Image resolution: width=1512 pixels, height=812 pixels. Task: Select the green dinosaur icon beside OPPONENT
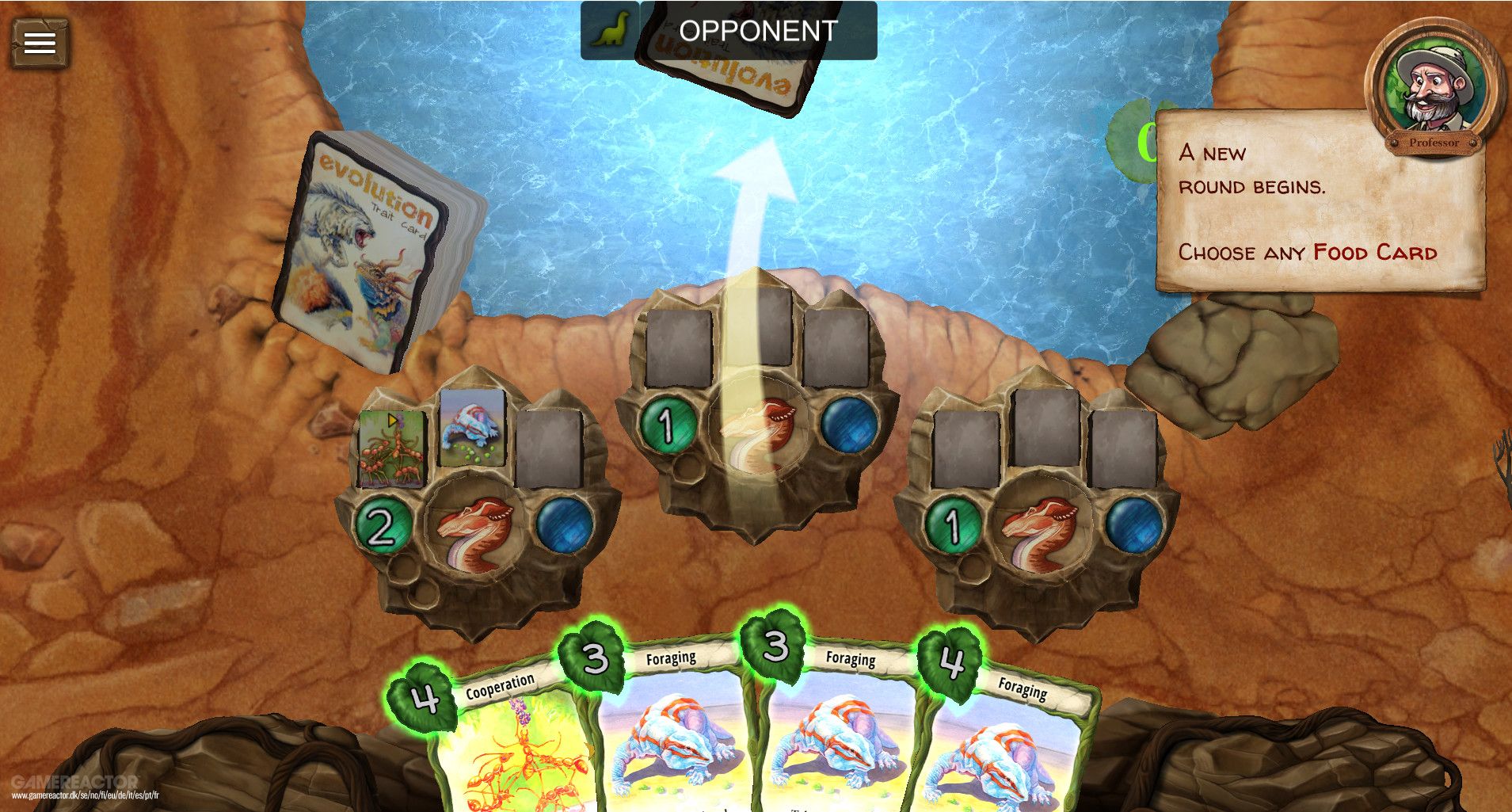click(610, 32)
